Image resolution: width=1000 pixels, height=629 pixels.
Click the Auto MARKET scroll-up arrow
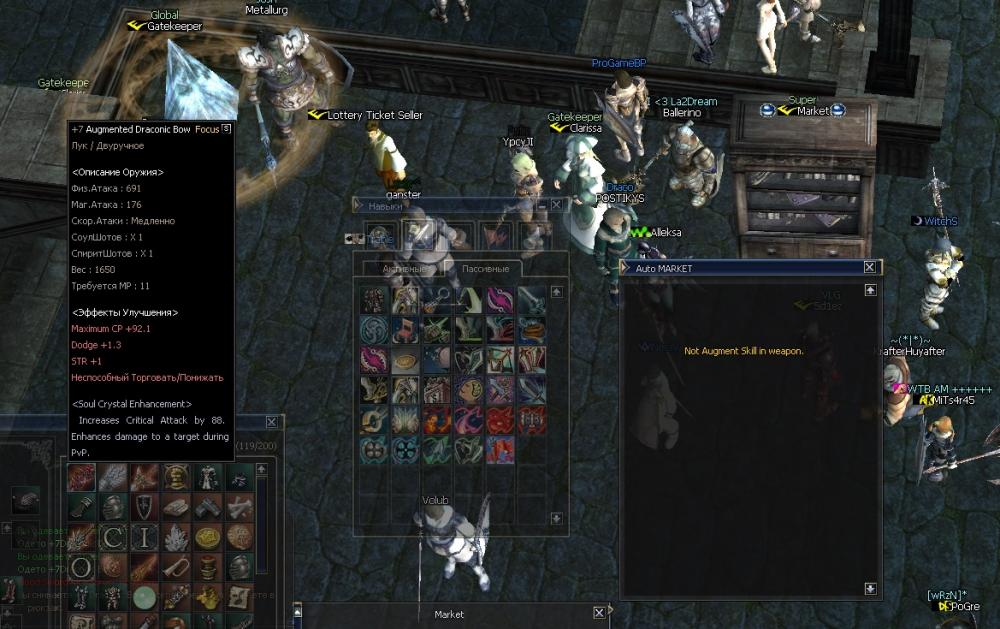coord(869,290)
